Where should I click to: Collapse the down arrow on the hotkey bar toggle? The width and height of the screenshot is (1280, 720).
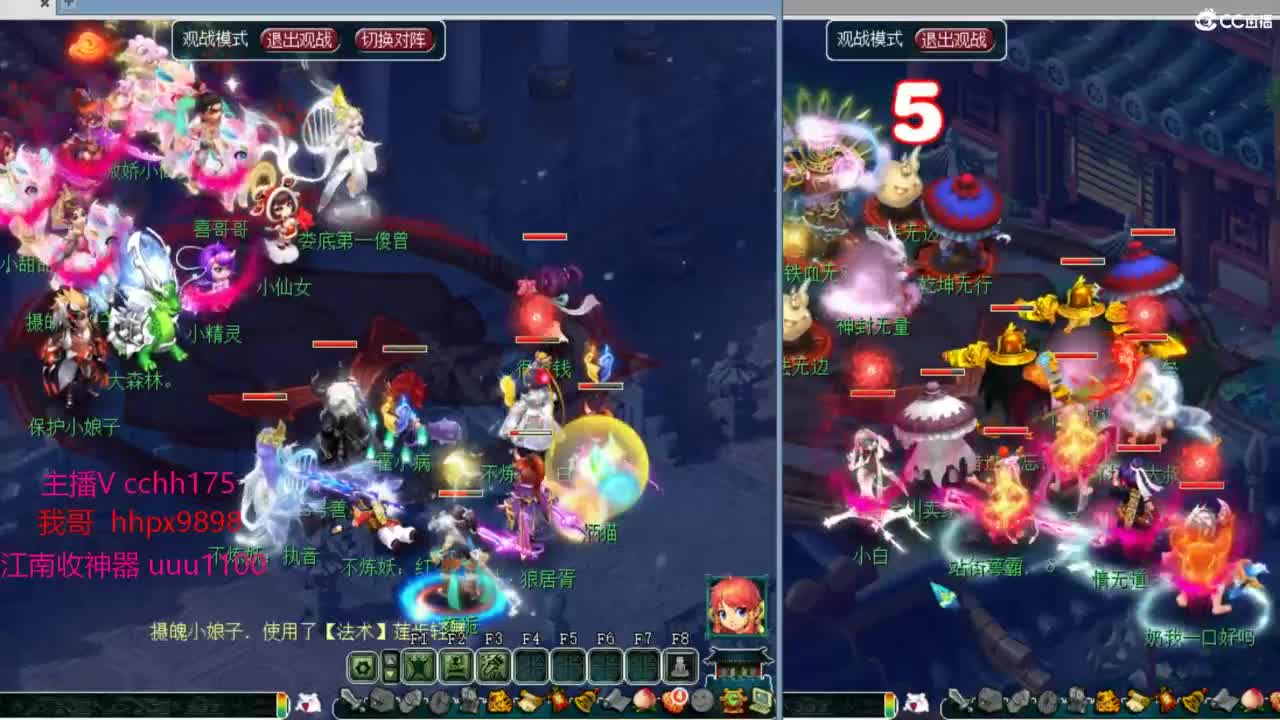coord(390,673)
